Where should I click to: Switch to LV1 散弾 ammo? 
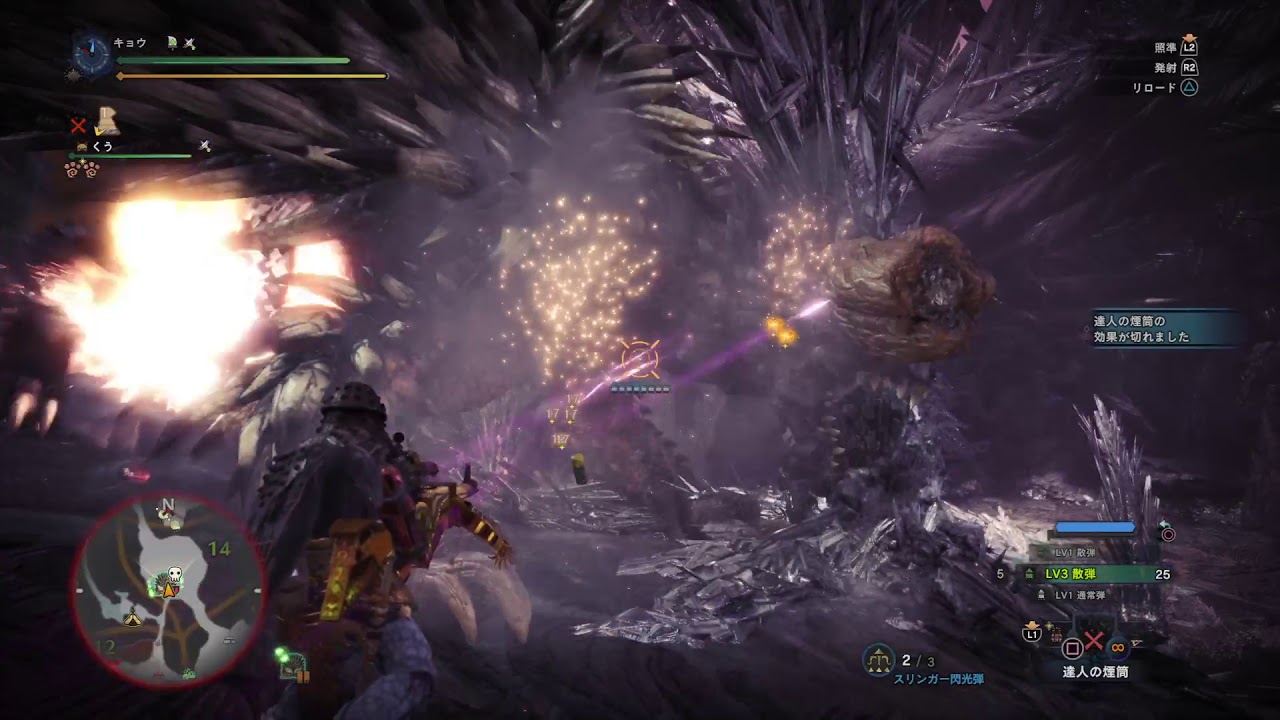1072,553
